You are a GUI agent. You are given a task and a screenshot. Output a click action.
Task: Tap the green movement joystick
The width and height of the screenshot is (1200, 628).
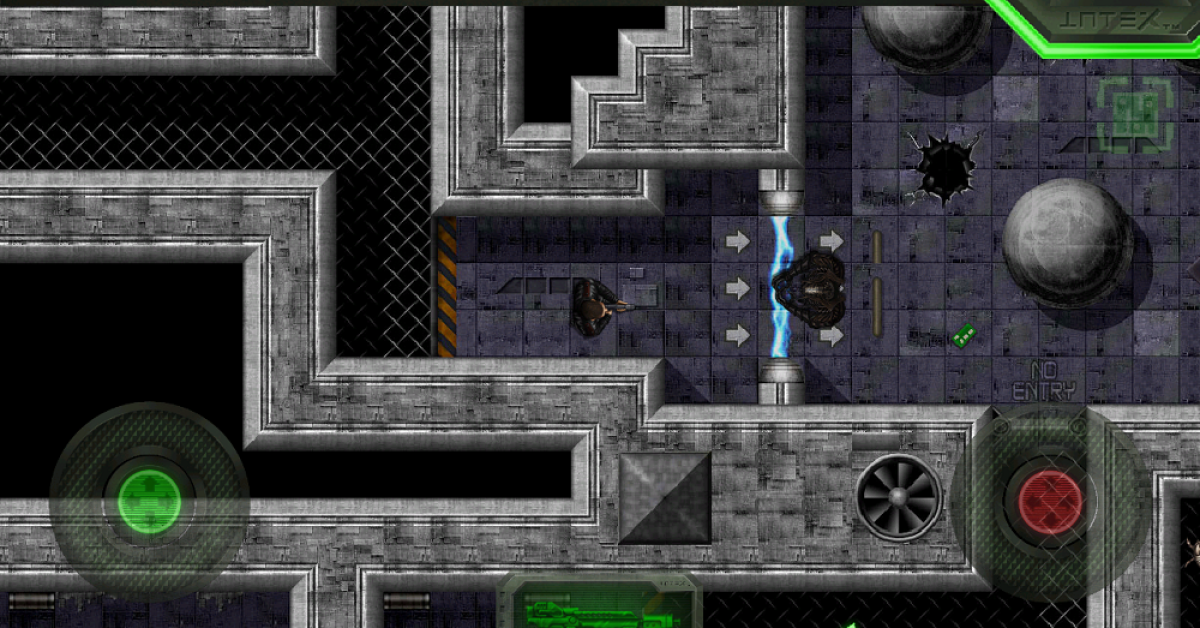150,501
